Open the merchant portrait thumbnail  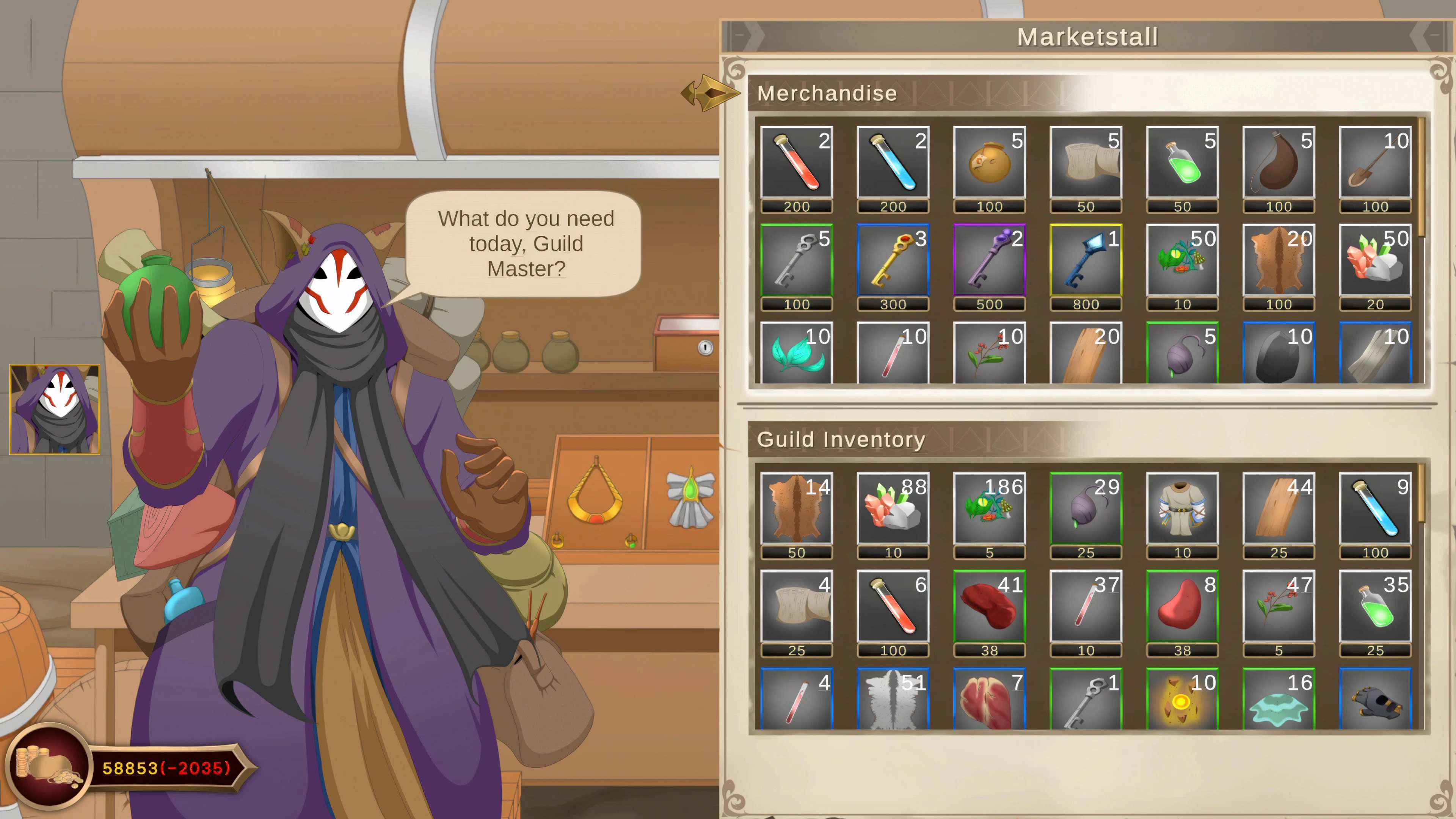[54, 409]
